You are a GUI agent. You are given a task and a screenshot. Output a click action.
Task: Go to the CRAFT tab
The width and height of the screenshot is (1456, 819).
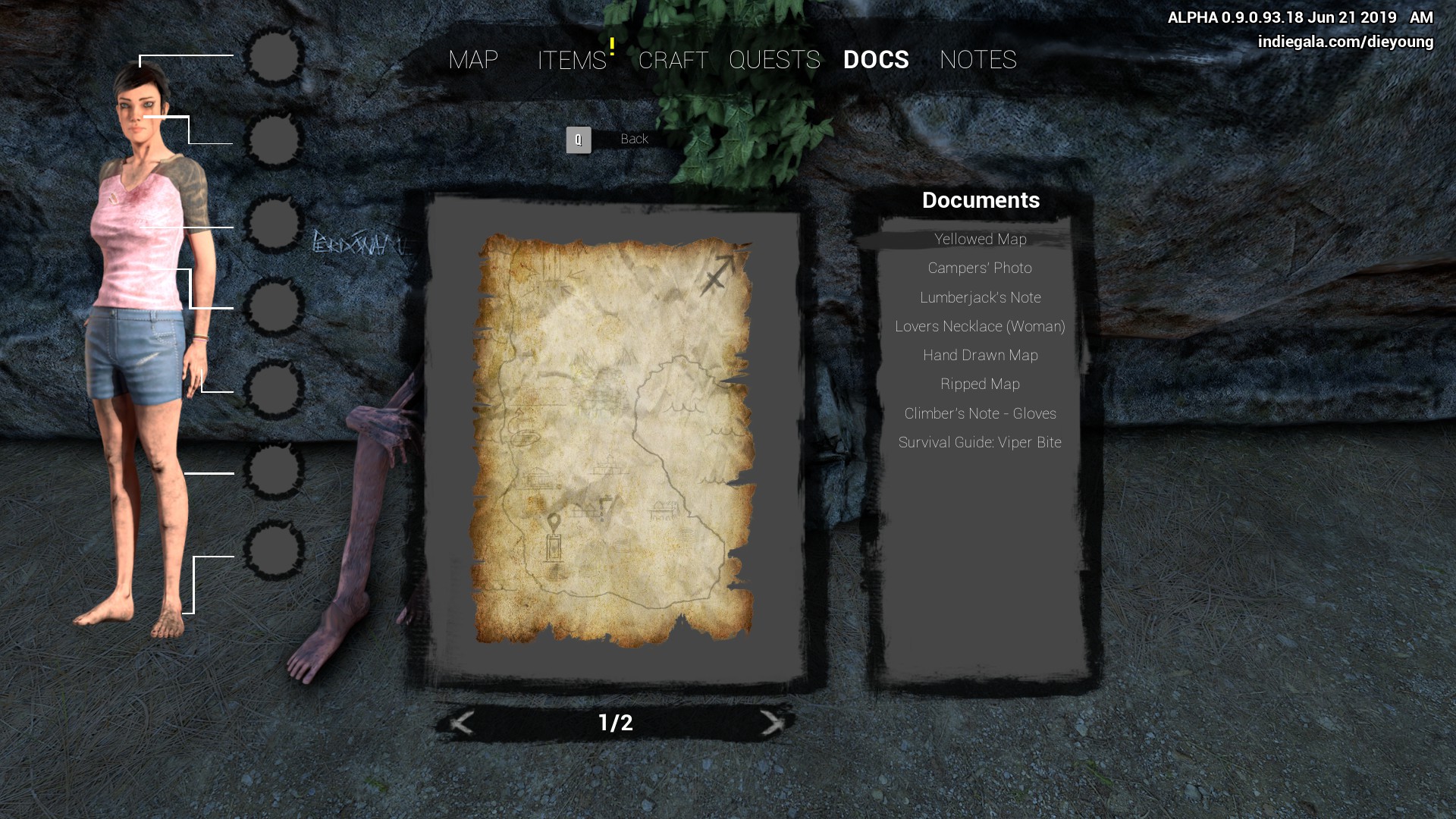coord(673,60)
